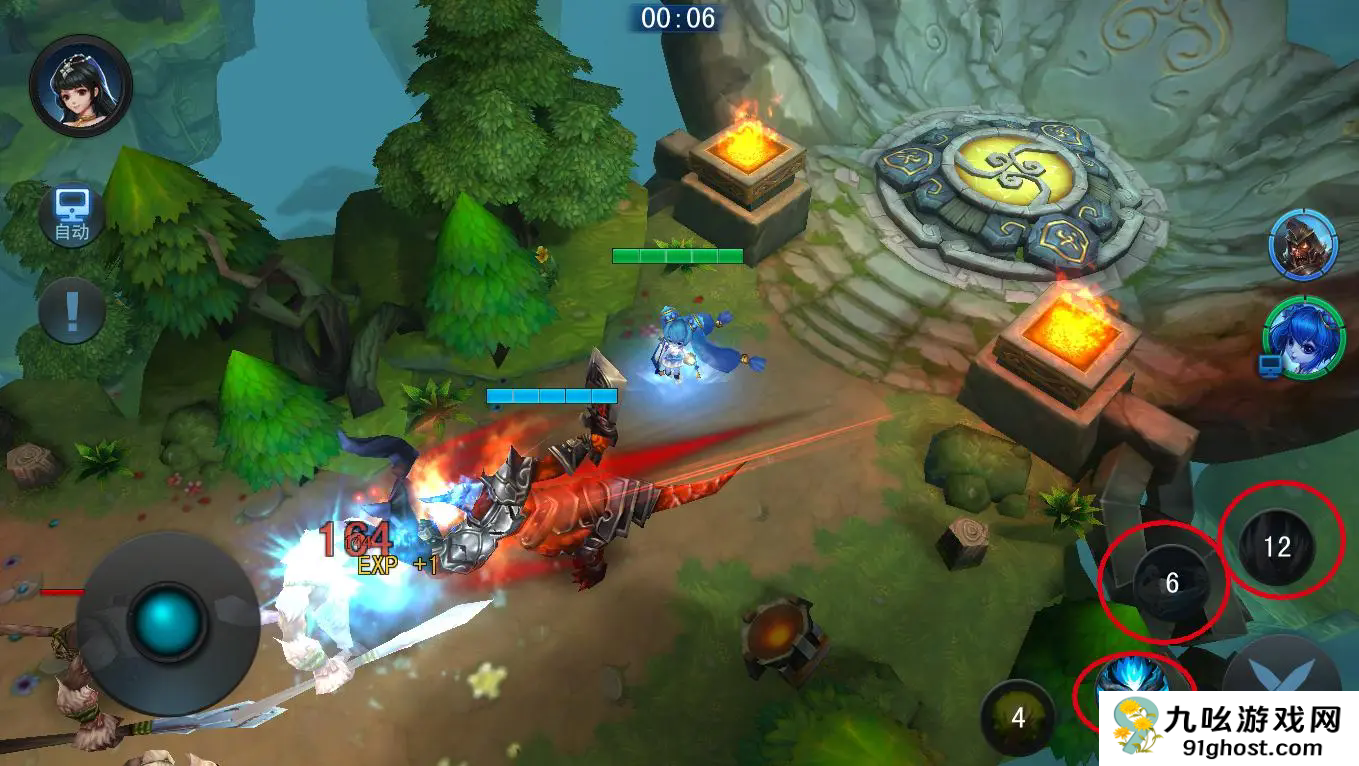Use the skill showing cooldown 4
Viewport: 1359px width, 766px height.
[1018, 717]
